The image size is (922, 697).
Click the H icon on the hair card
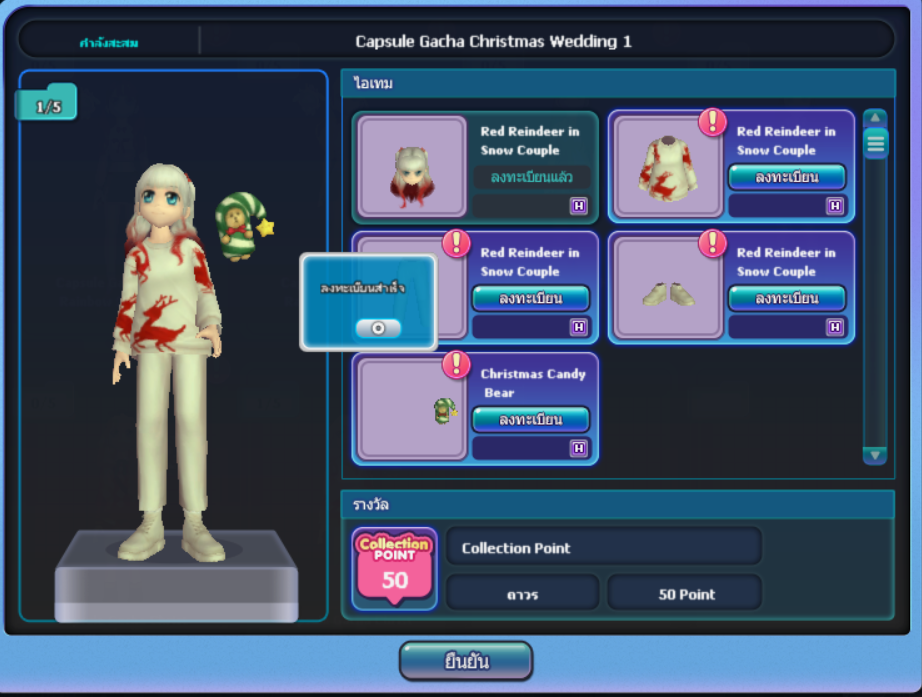click(x=578, y=206)
